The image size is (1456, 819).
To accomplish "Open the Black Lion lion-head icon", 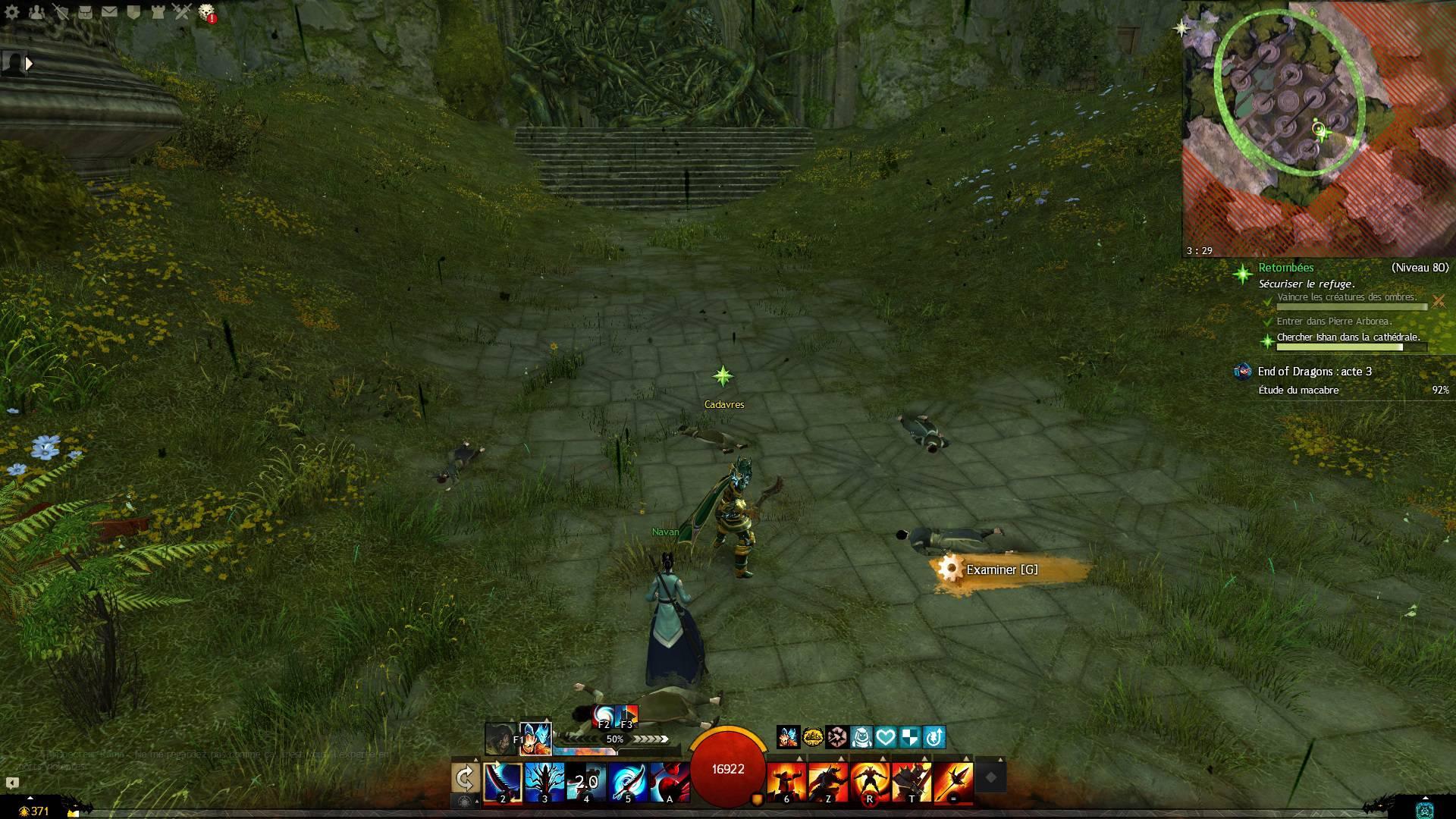I will 206,12.
